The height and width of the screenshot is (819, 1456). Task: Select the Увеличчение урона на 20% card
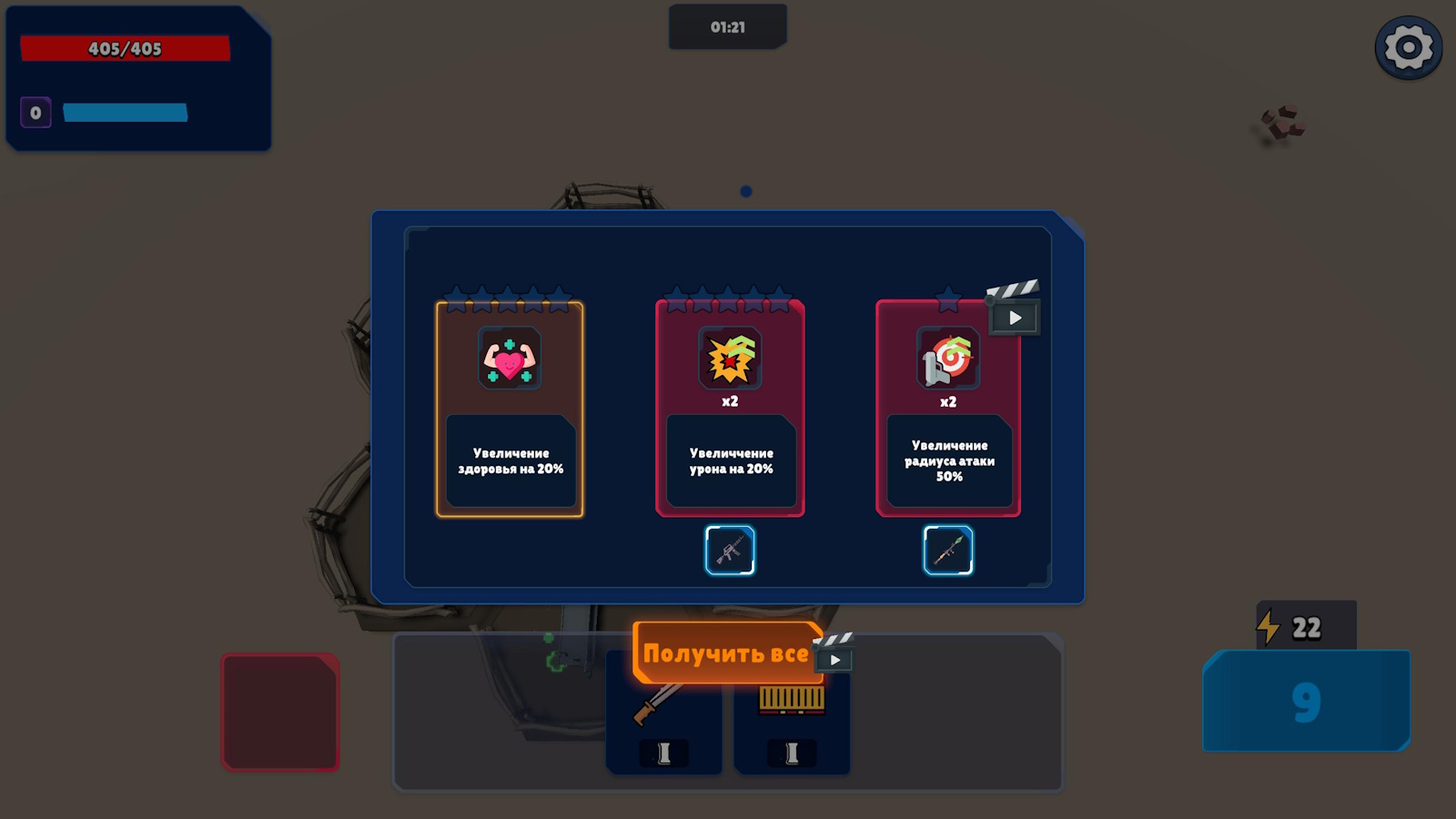click(x=730, y=409)
